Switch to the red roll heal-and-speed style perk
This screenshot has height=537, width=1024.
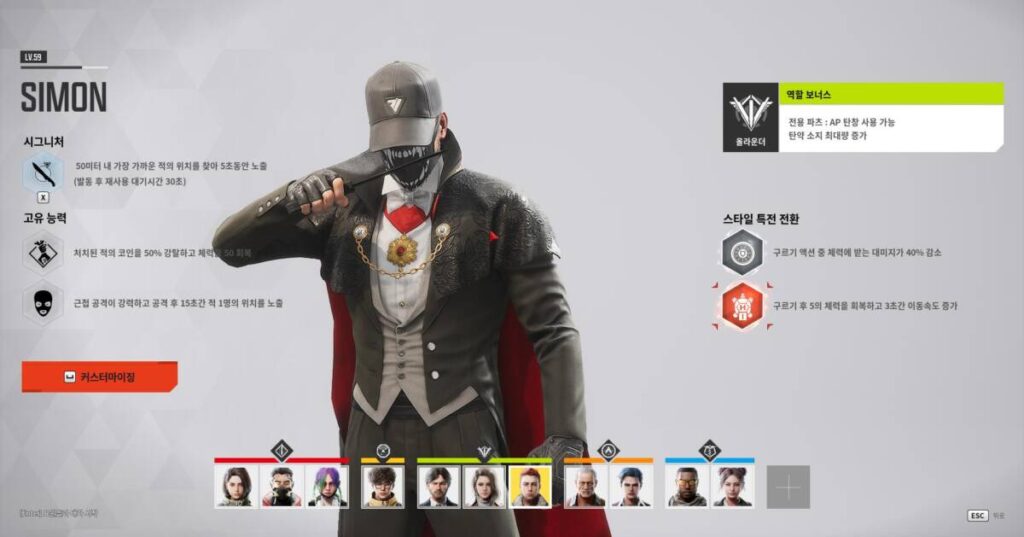[x=742, y=306]
